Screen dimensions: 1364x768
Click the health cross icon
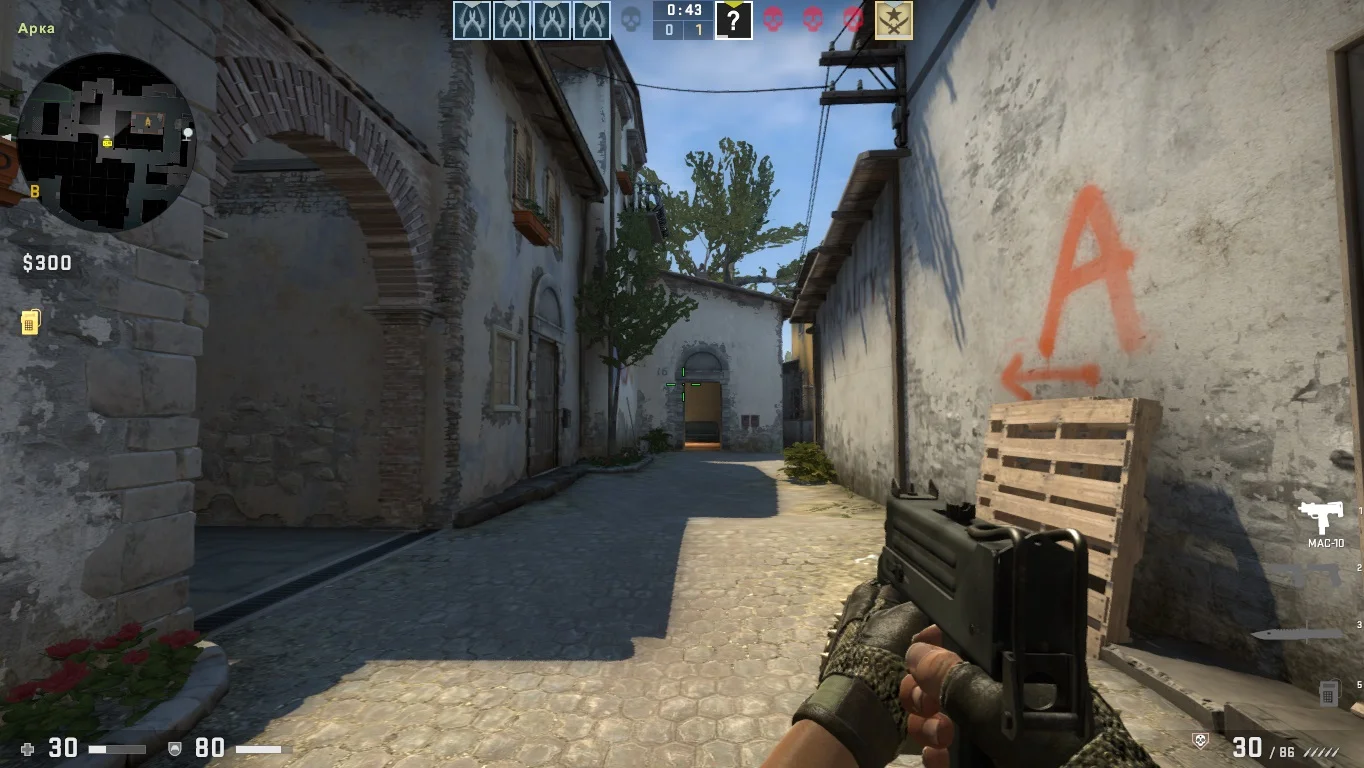click(28, 748)
